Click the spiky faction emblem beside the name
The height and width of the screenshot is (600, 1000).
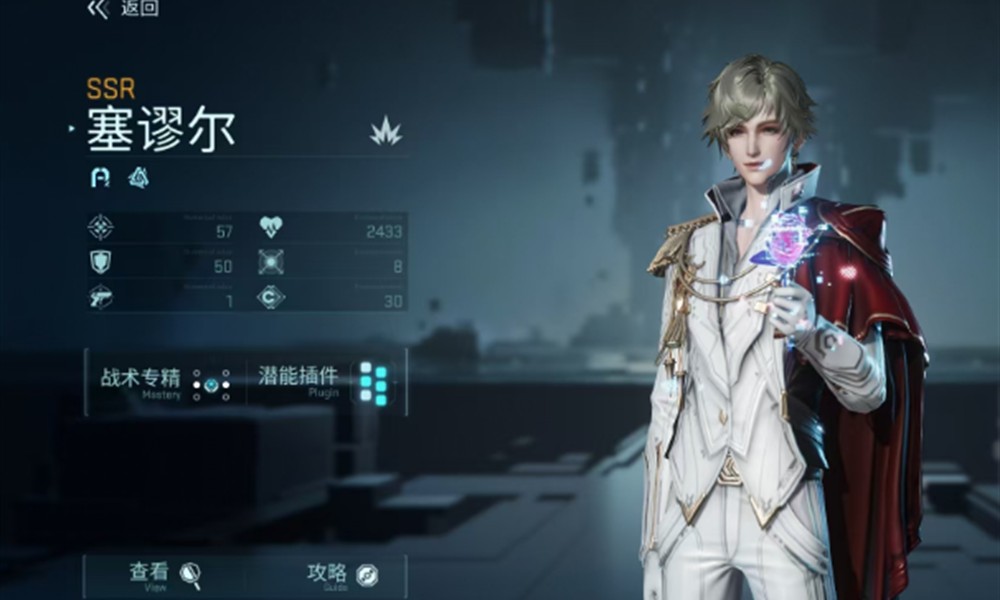pos(385,131)
